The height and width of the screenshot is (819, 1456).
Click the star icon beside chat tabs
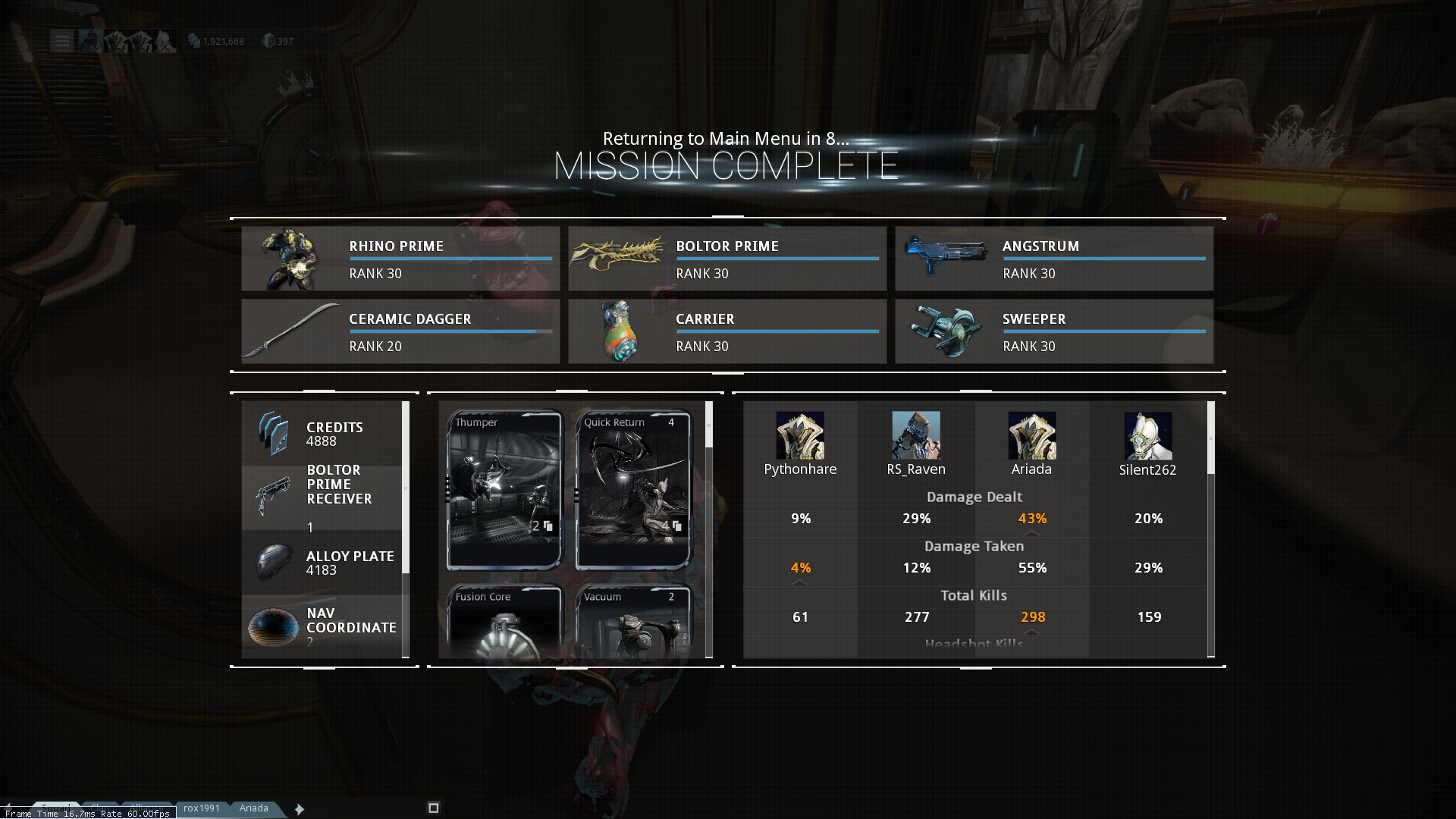(300, 809)
